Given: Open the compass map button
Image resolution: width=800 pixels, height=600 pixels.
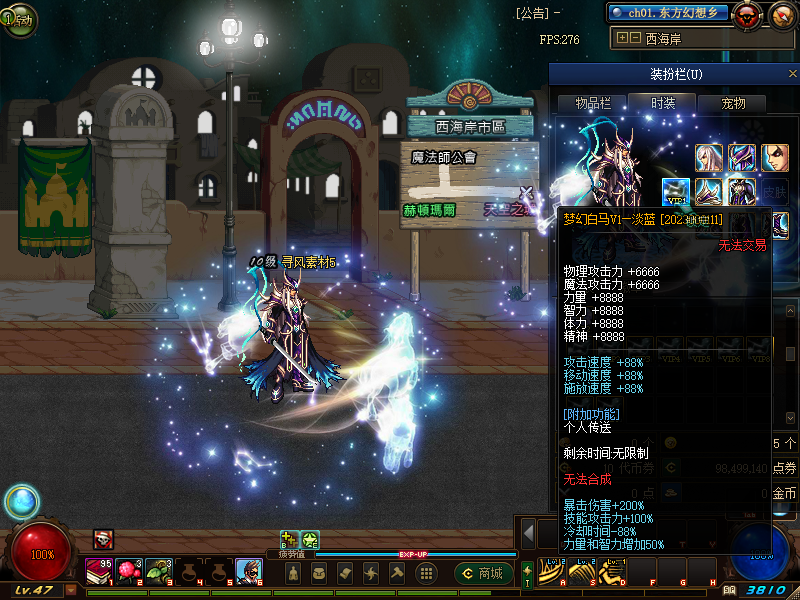Looking at the screenshot, I should (782, 15).
